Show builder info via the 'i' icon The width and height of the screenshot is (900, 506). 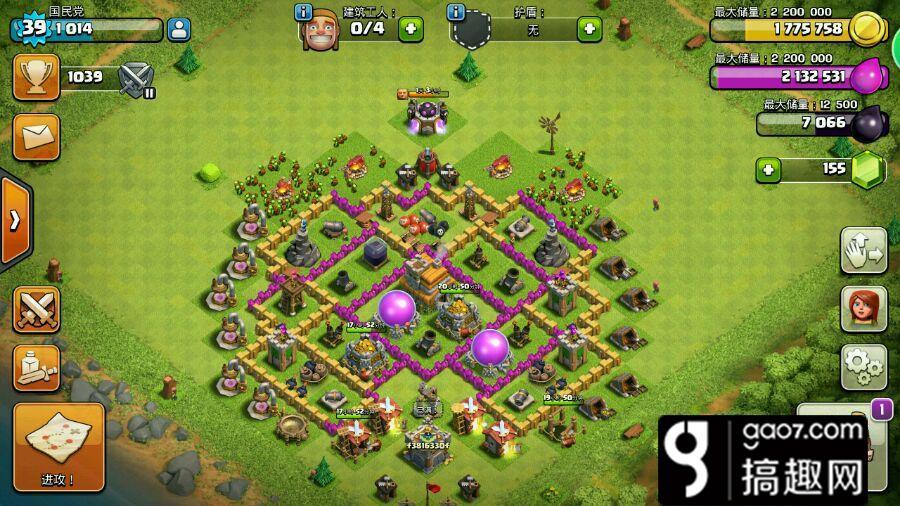pyautogui.click(x=304, y=12)
